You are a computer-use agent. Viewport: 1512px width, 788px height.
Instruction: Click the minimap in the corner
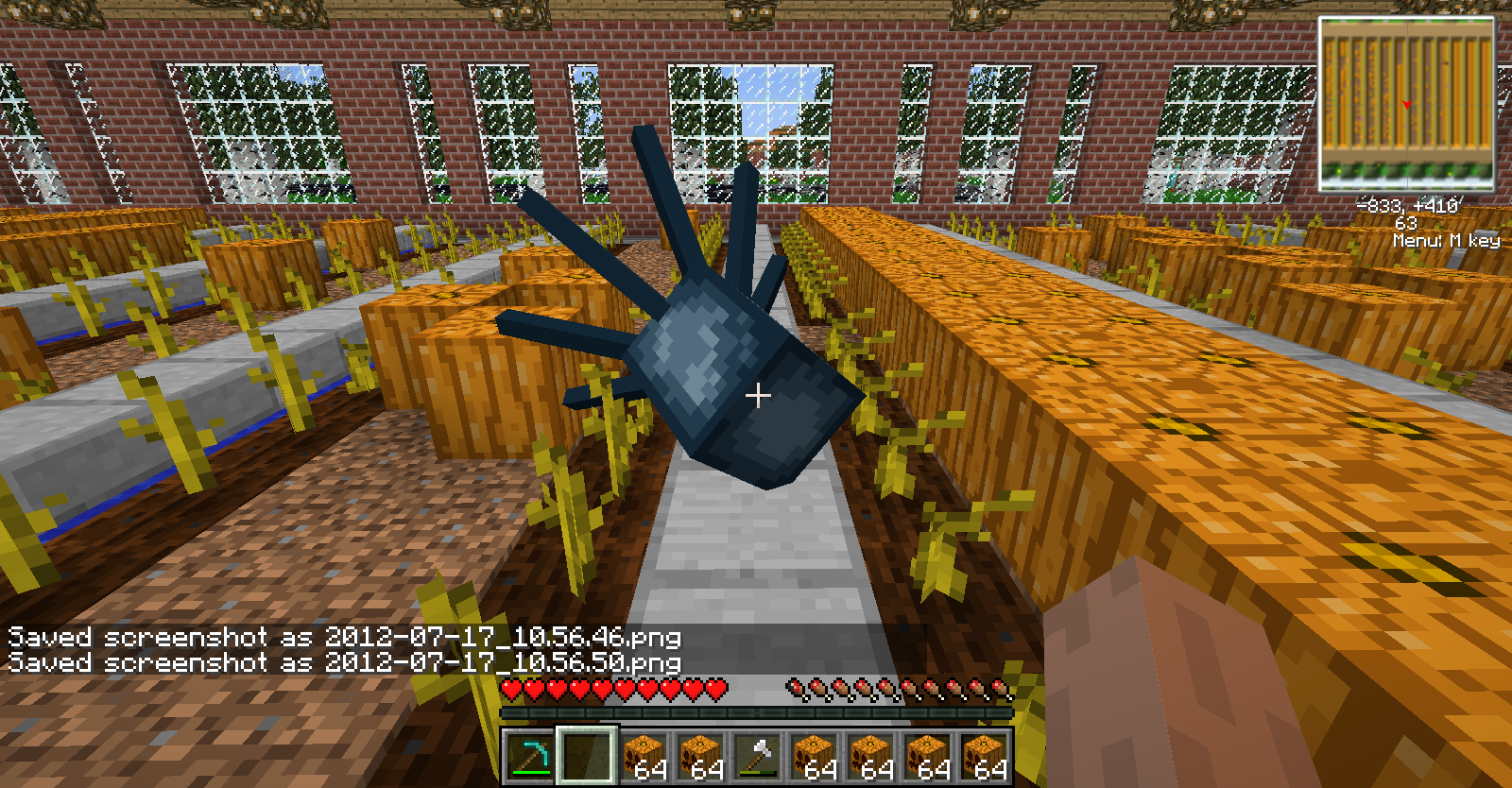coord(1406,103)
